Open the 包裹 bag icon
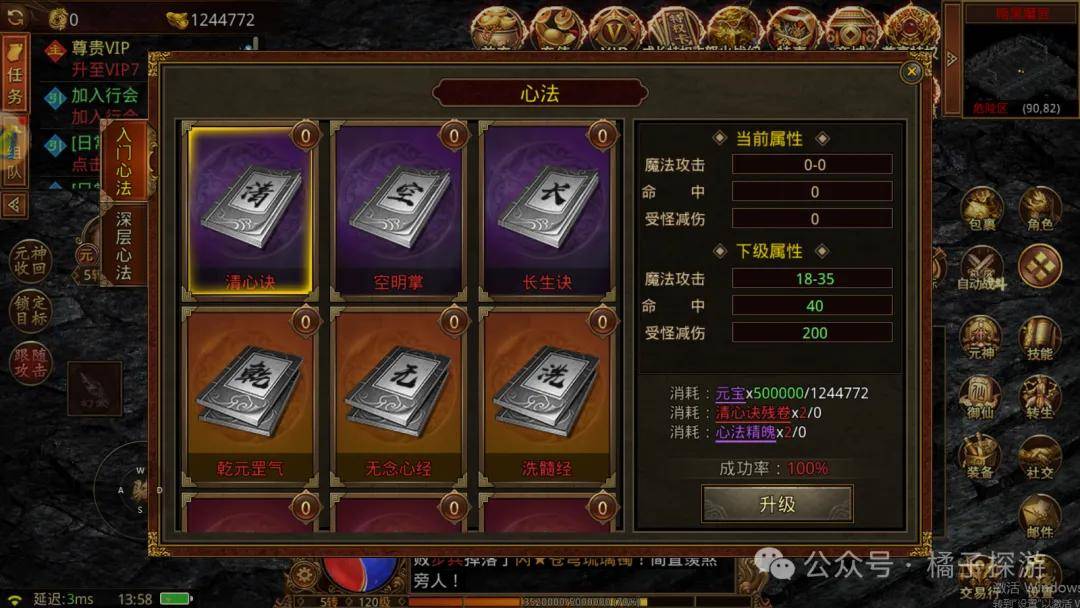1080x608 pixels. (981, 210)
